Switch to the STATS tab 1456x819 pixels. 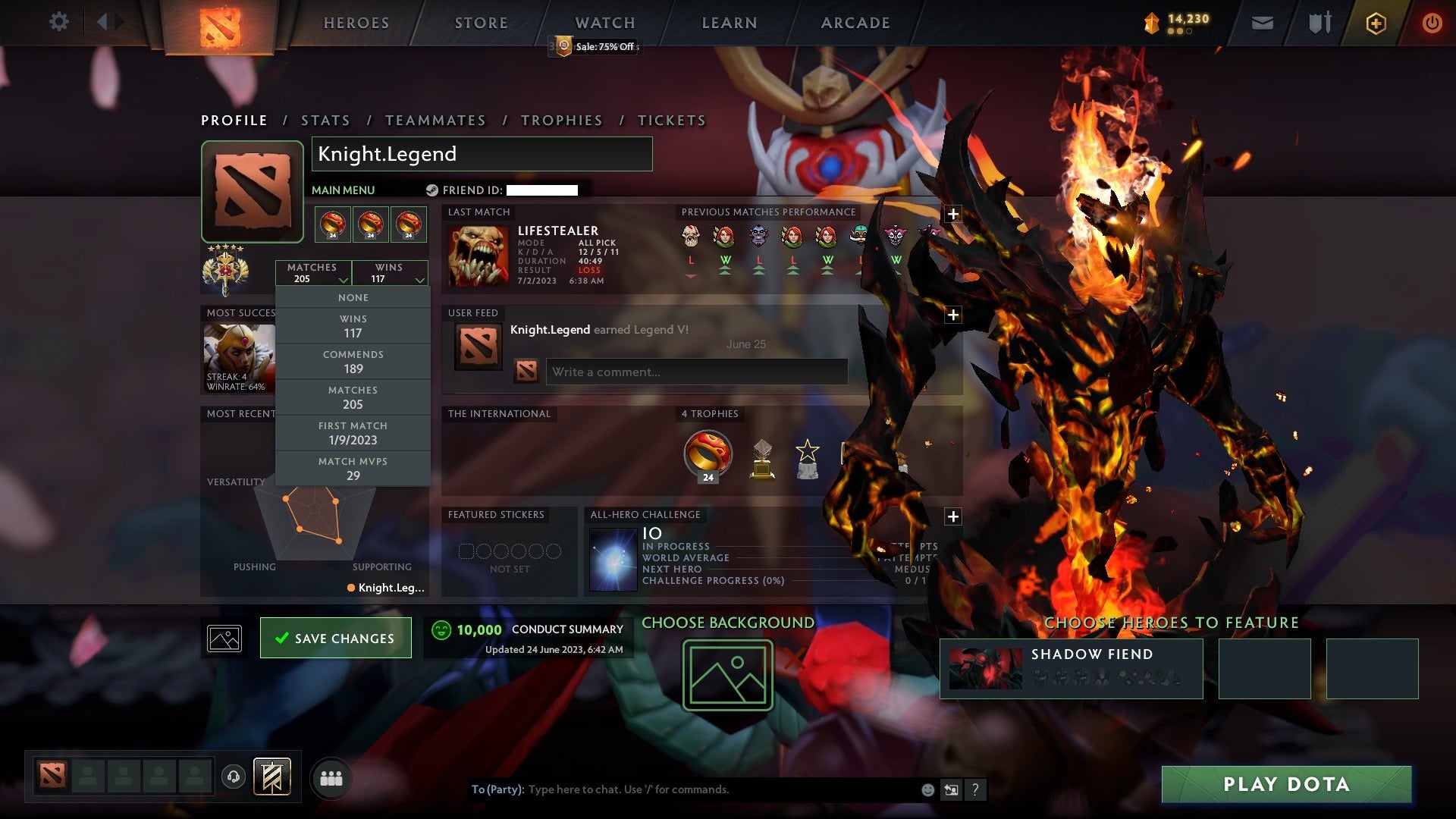(325, 120)
